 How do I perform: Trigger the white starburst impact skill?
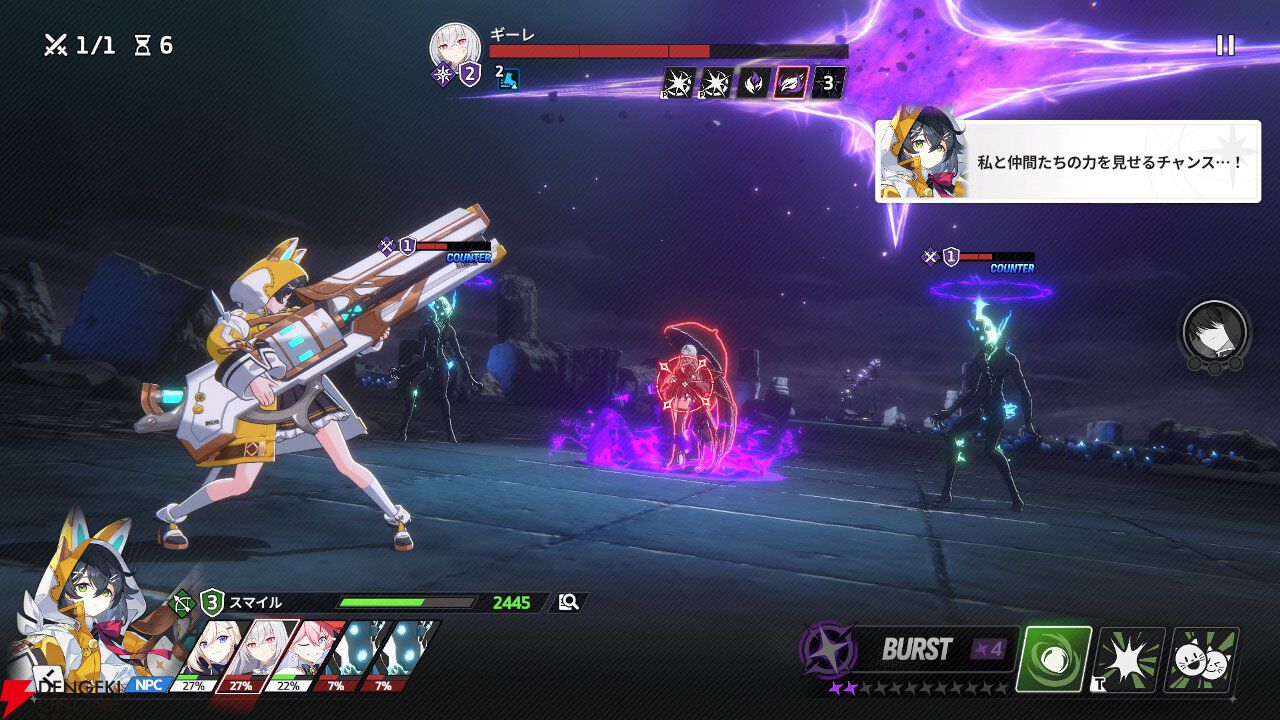(1128, 660)
